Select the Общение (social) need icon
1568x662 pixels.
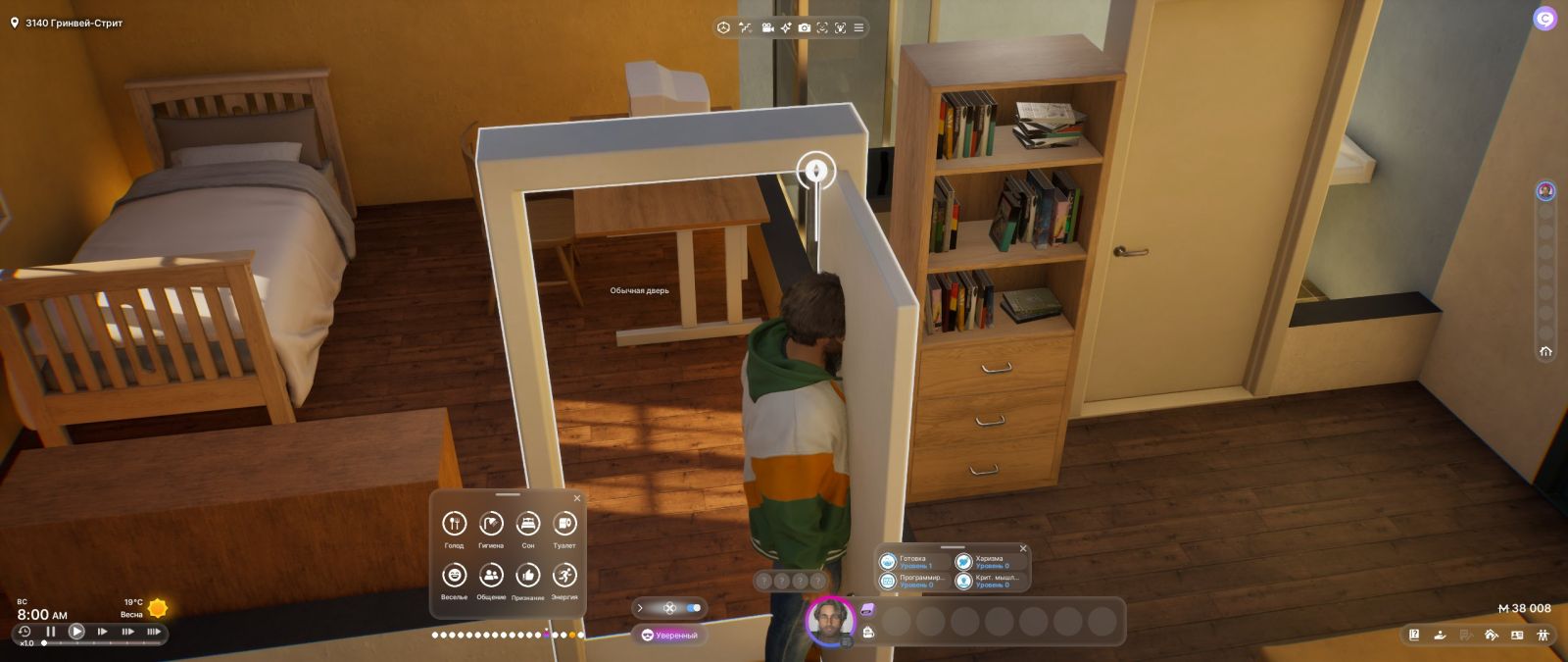pyautogui.click(x=491, y=575)
